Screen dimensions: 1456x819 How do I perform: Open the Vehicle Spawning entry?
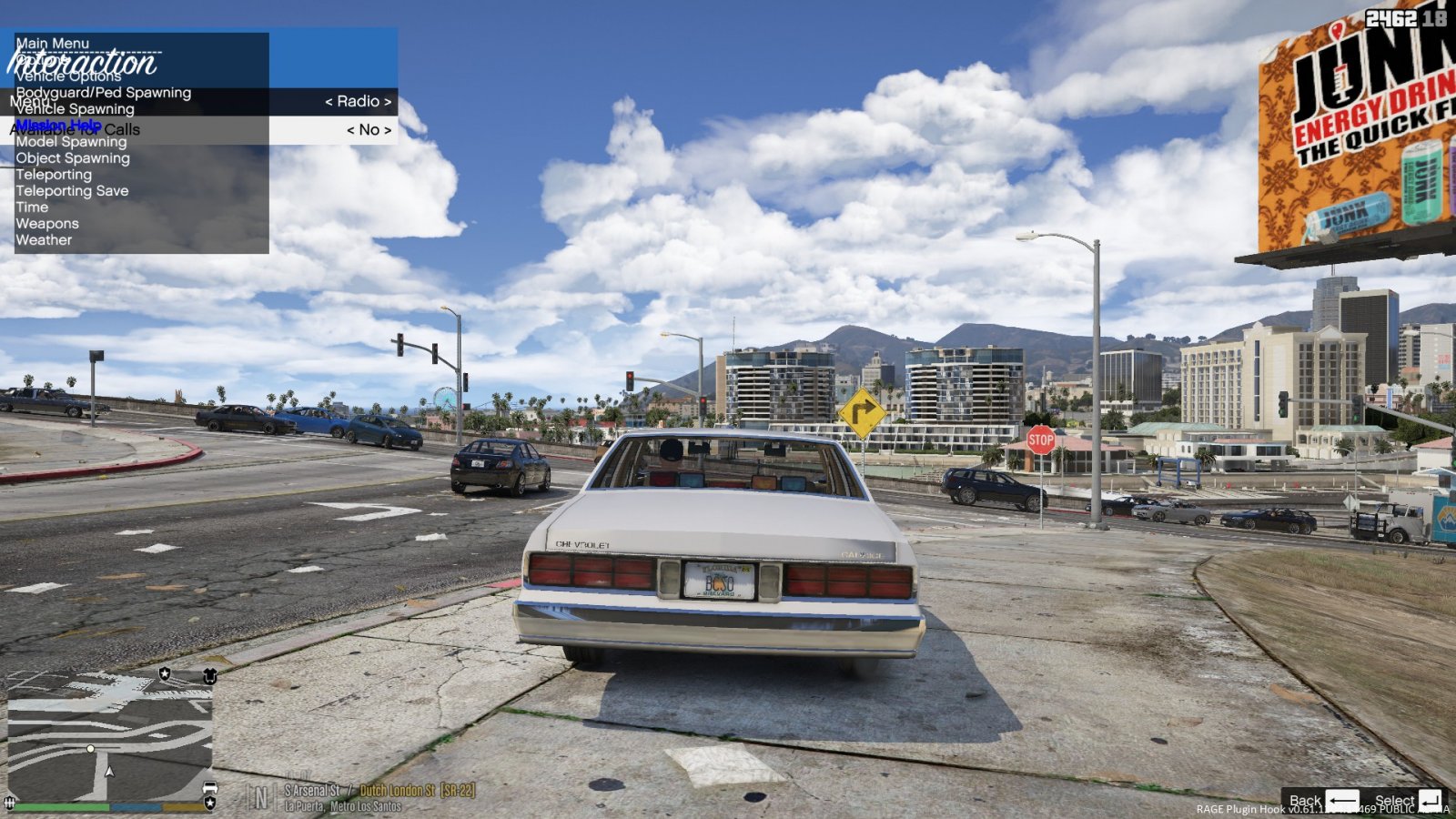75,109
